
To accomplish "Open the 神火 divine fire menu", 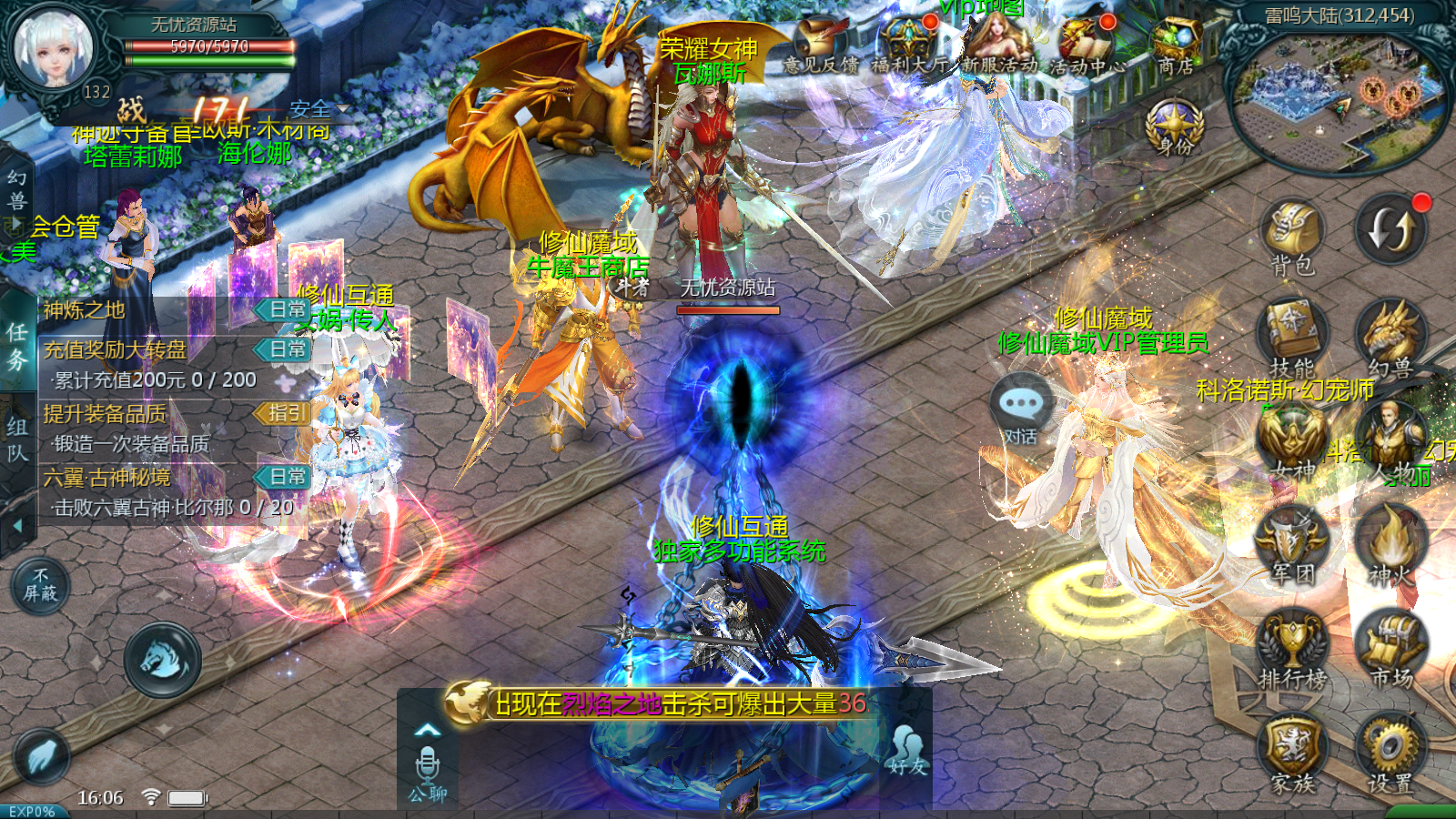I will (1390, 546).
